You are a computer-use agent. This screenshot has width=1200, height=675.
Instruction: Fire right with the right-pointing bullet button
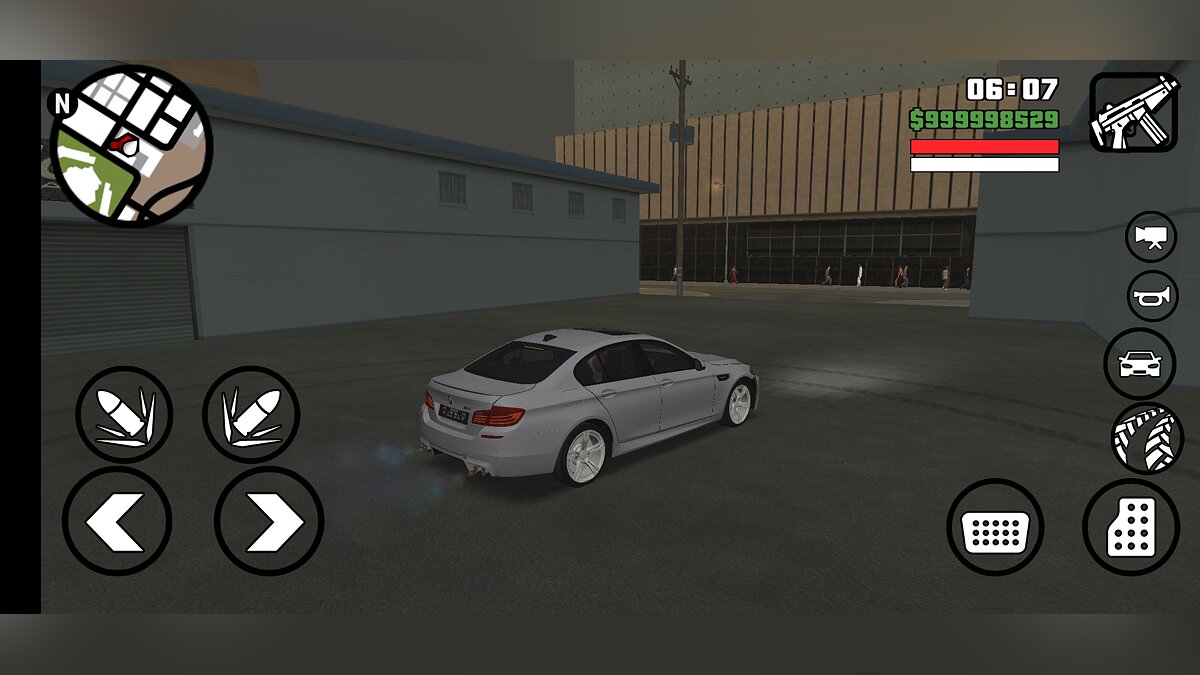(x=251, y=414)
